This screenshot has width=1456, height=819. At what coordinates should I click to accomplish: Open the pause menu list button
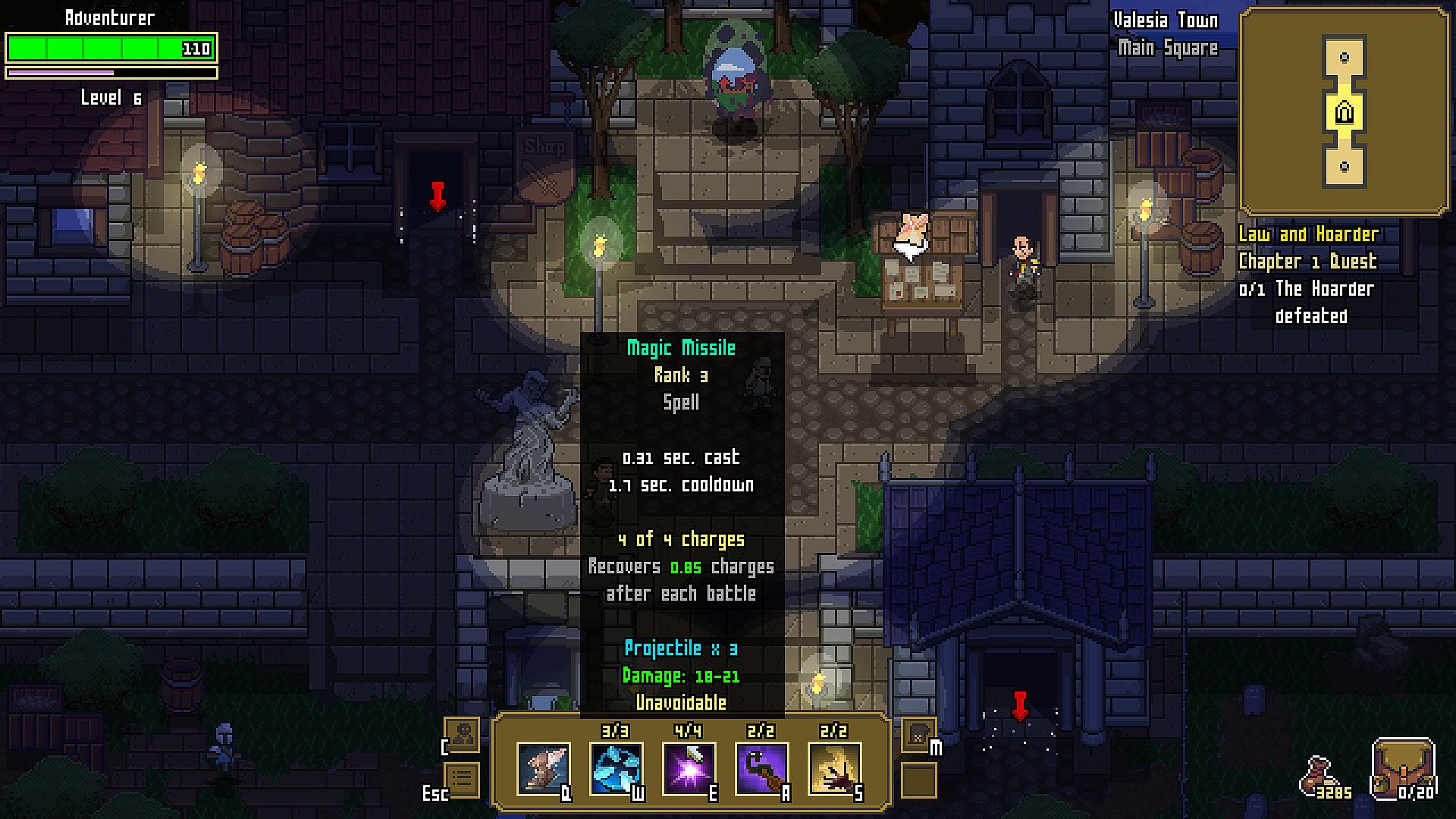coord(462,779)
